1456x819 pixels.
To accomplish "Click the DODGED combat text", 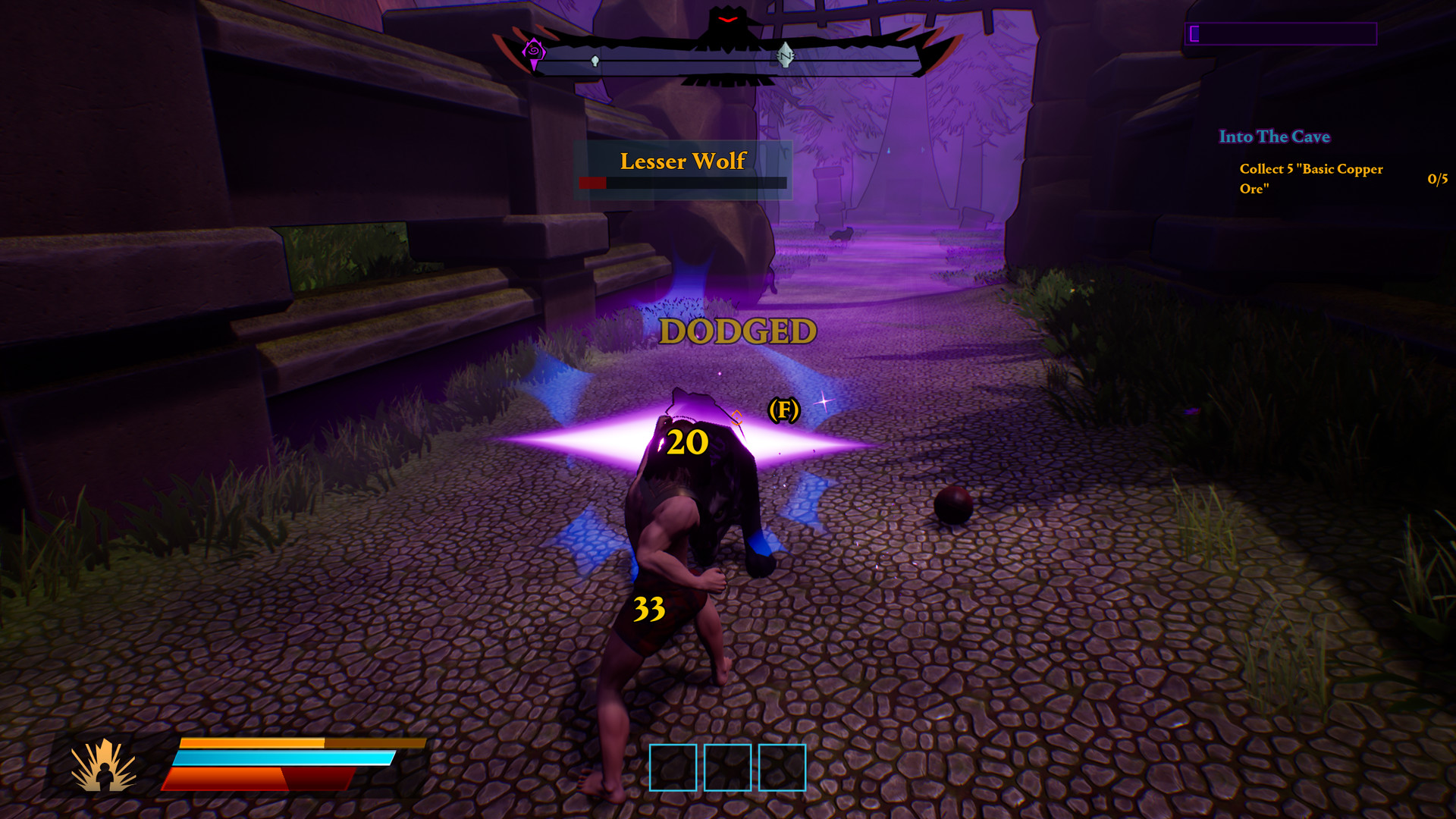I will [x=737, y=331].
